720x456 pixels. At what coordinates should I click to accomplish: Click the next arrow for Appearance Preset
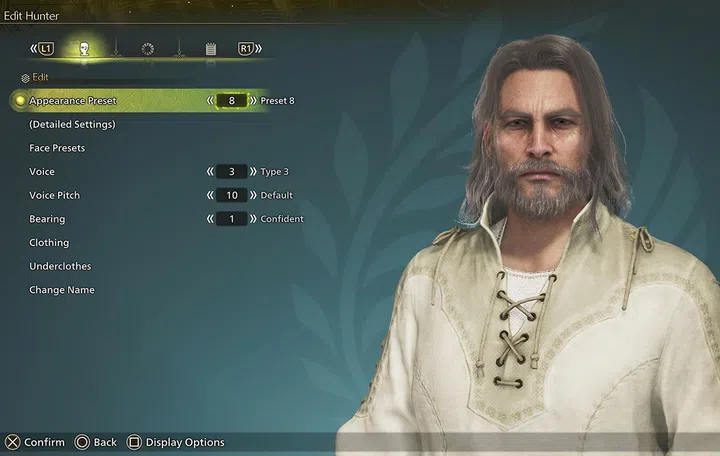coord(253,101)
